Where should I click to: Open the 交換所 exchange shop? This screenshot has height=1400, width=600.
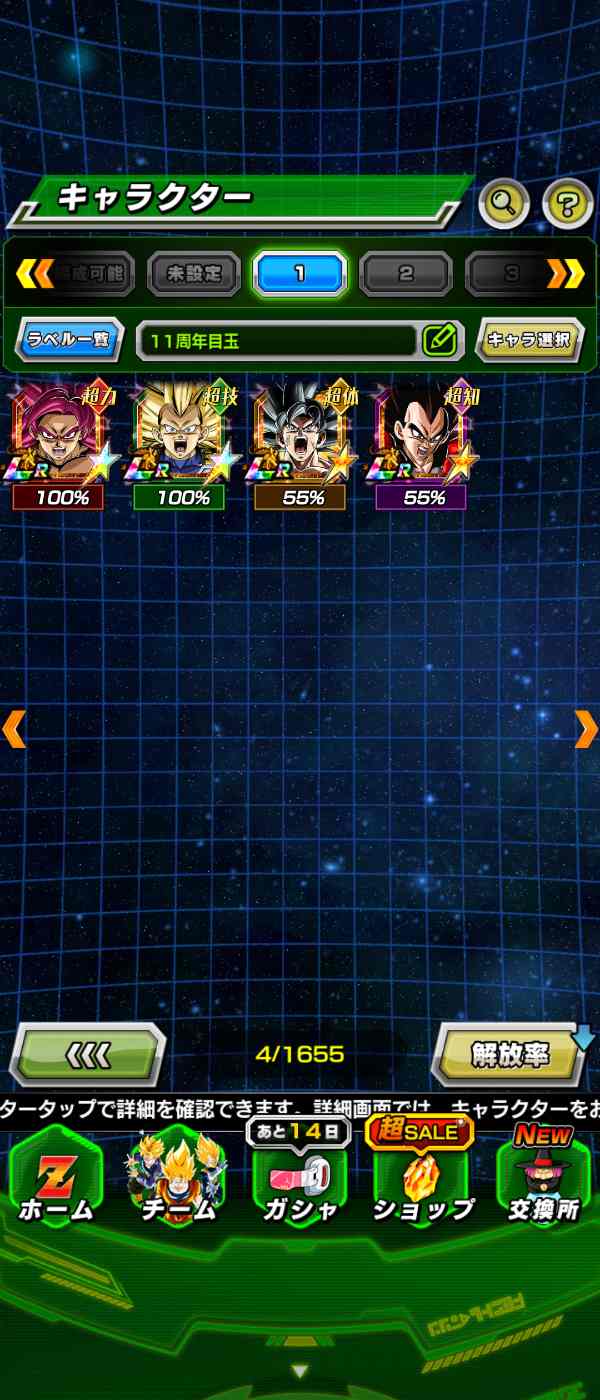coord(543,1180)
